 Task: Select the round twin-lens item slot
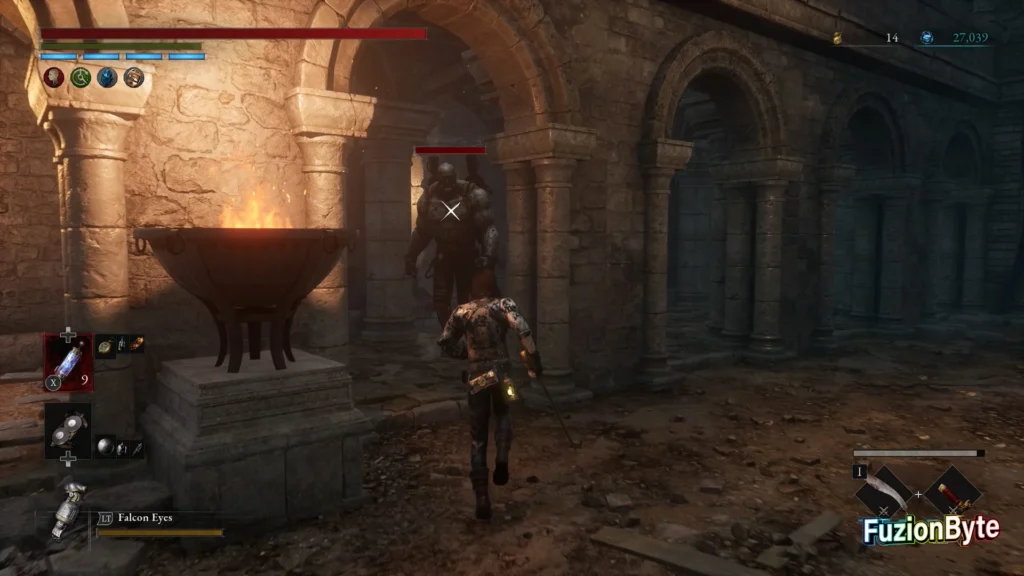click(68, 429)
